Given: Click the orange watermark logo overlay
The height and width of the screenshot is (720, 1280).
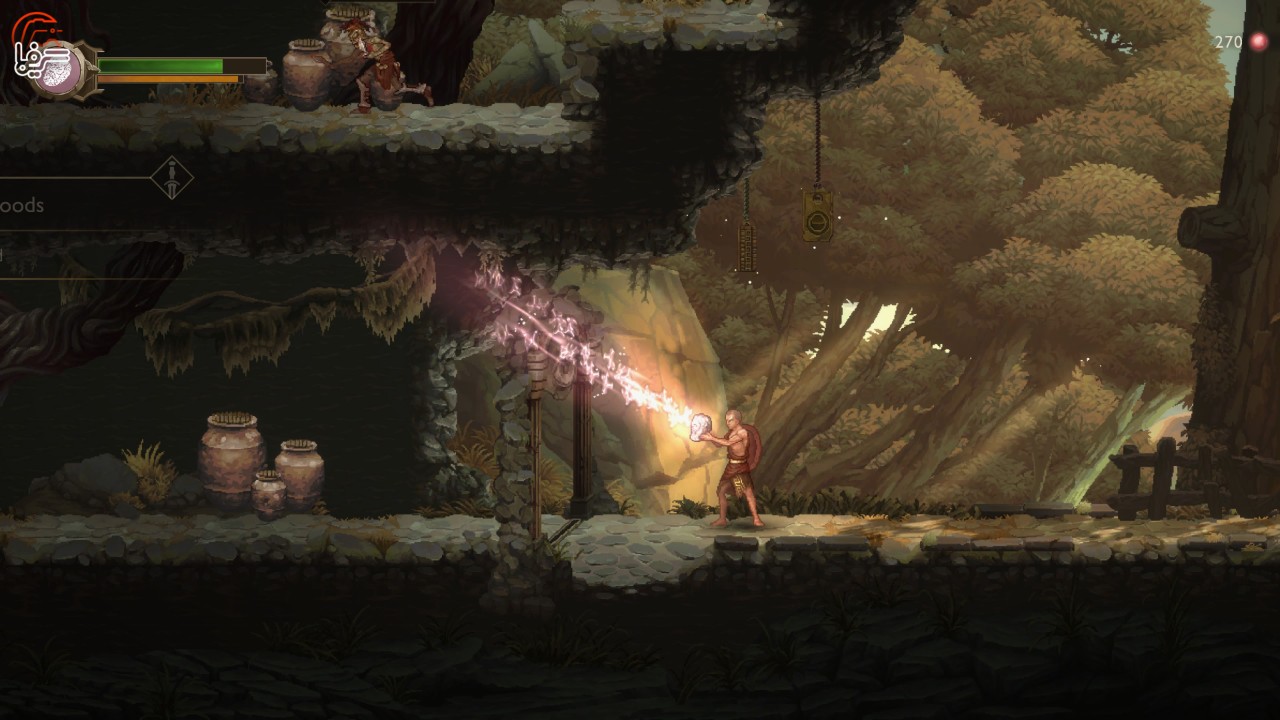Looking at the screenshot, I should point(36,45).
